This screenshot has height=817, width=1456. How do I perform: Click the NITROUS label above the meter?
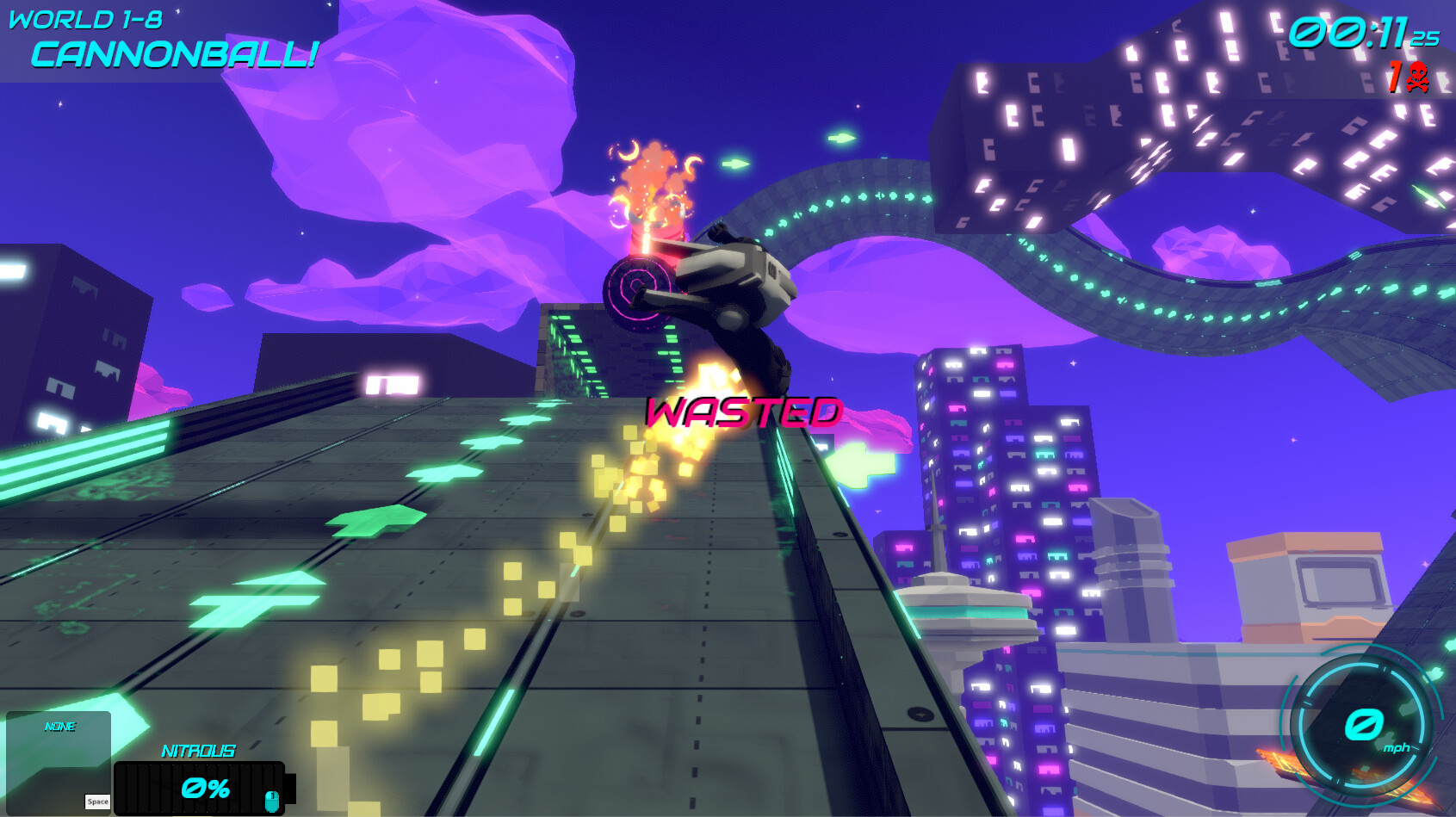(x=200, y=752)
